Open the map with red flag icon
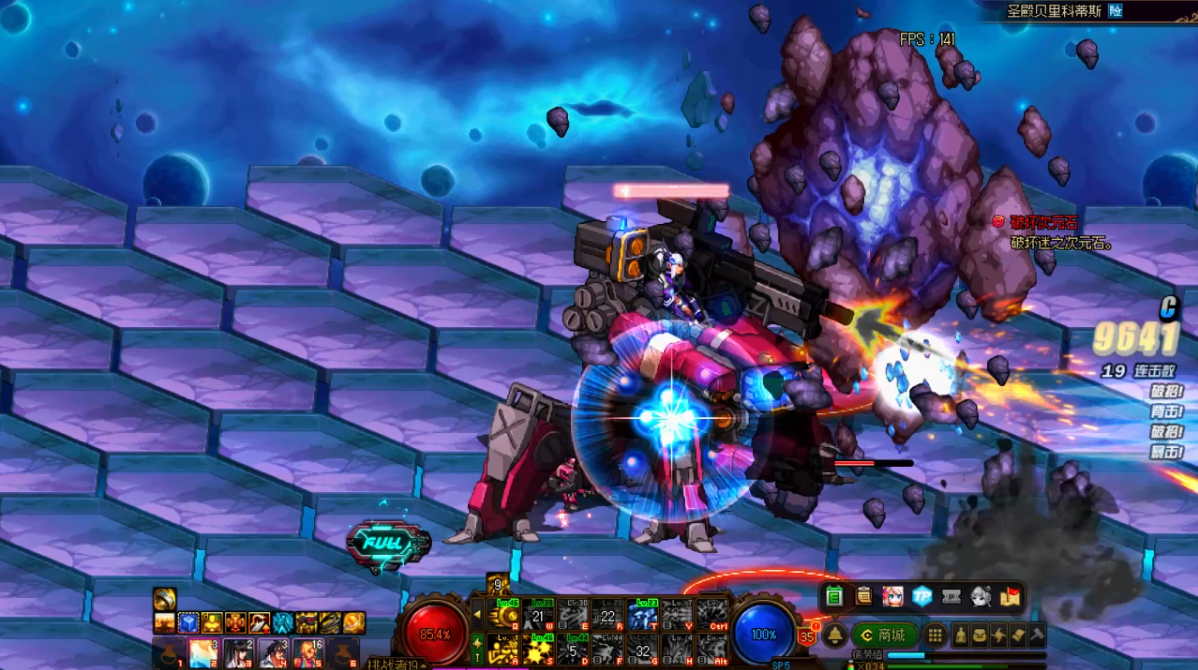 pyautogui.click(x=1010, y=596)
